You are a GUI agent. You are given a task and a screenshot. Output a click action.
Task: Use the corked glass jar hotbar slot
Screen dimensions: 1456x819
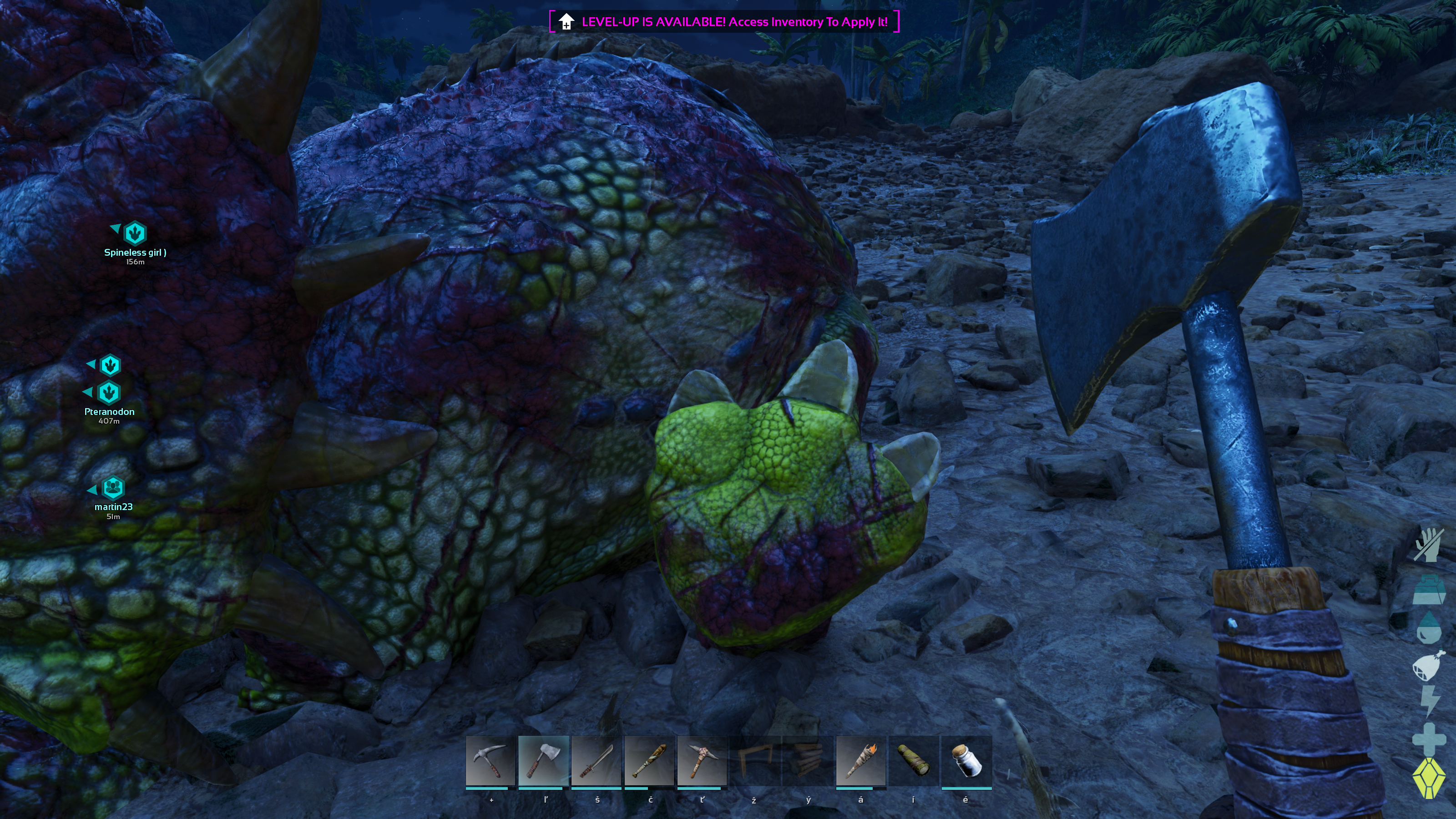click(x=966, y=761)
